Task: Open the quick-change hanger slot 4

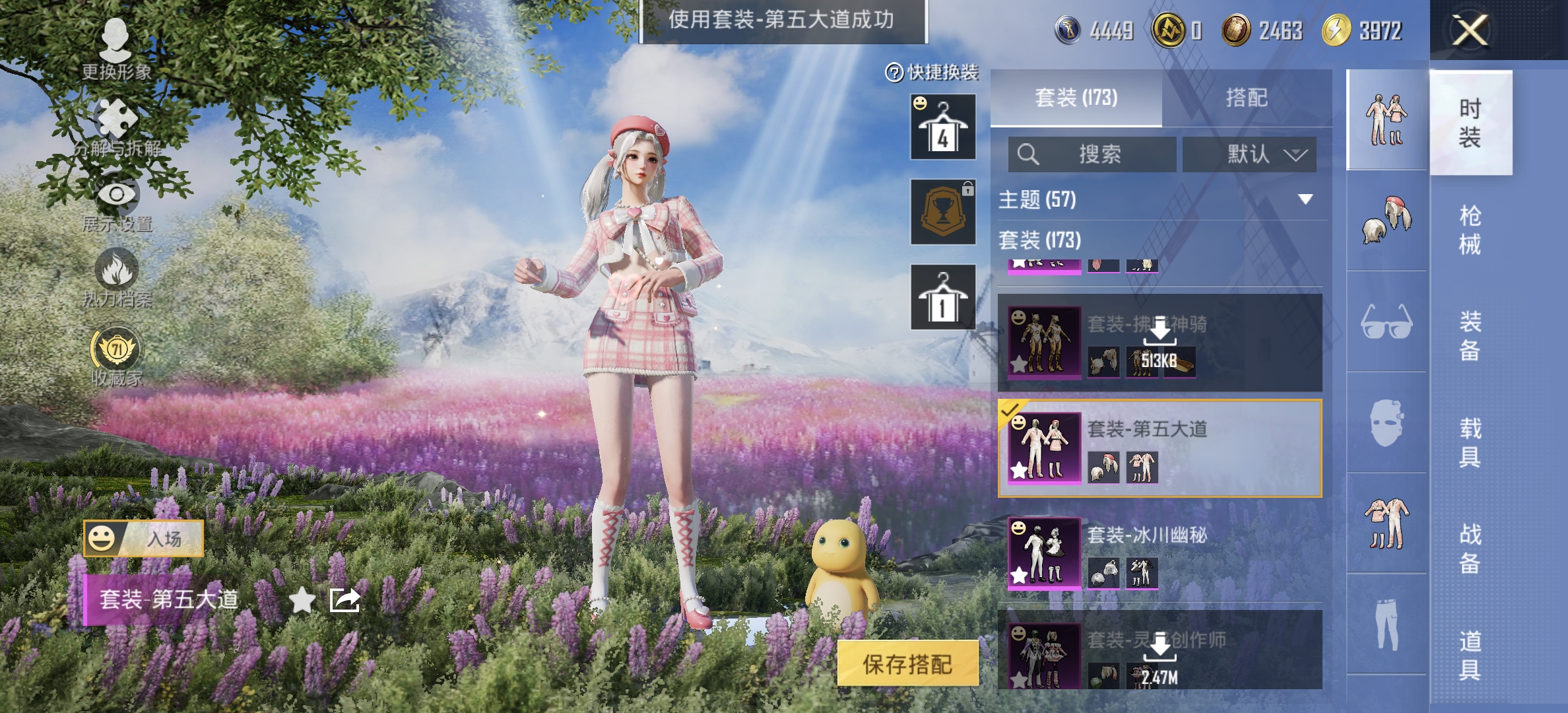Action: 942,127
